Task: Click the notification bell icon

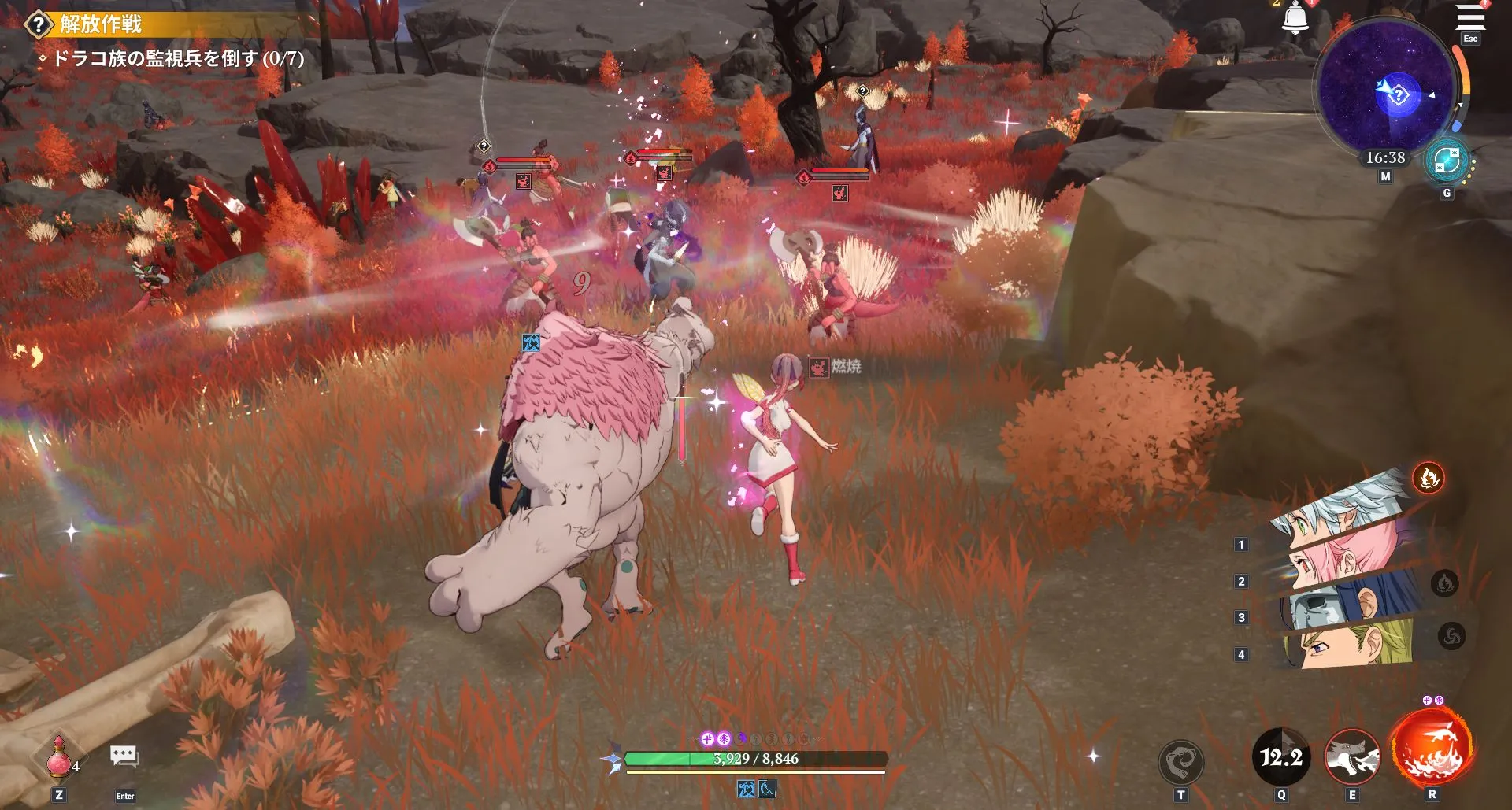Action: click(1295, 19)
